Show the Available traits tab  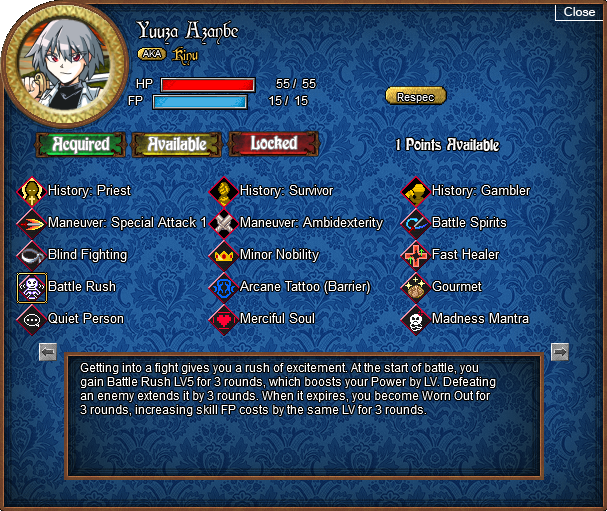[177, 144]
